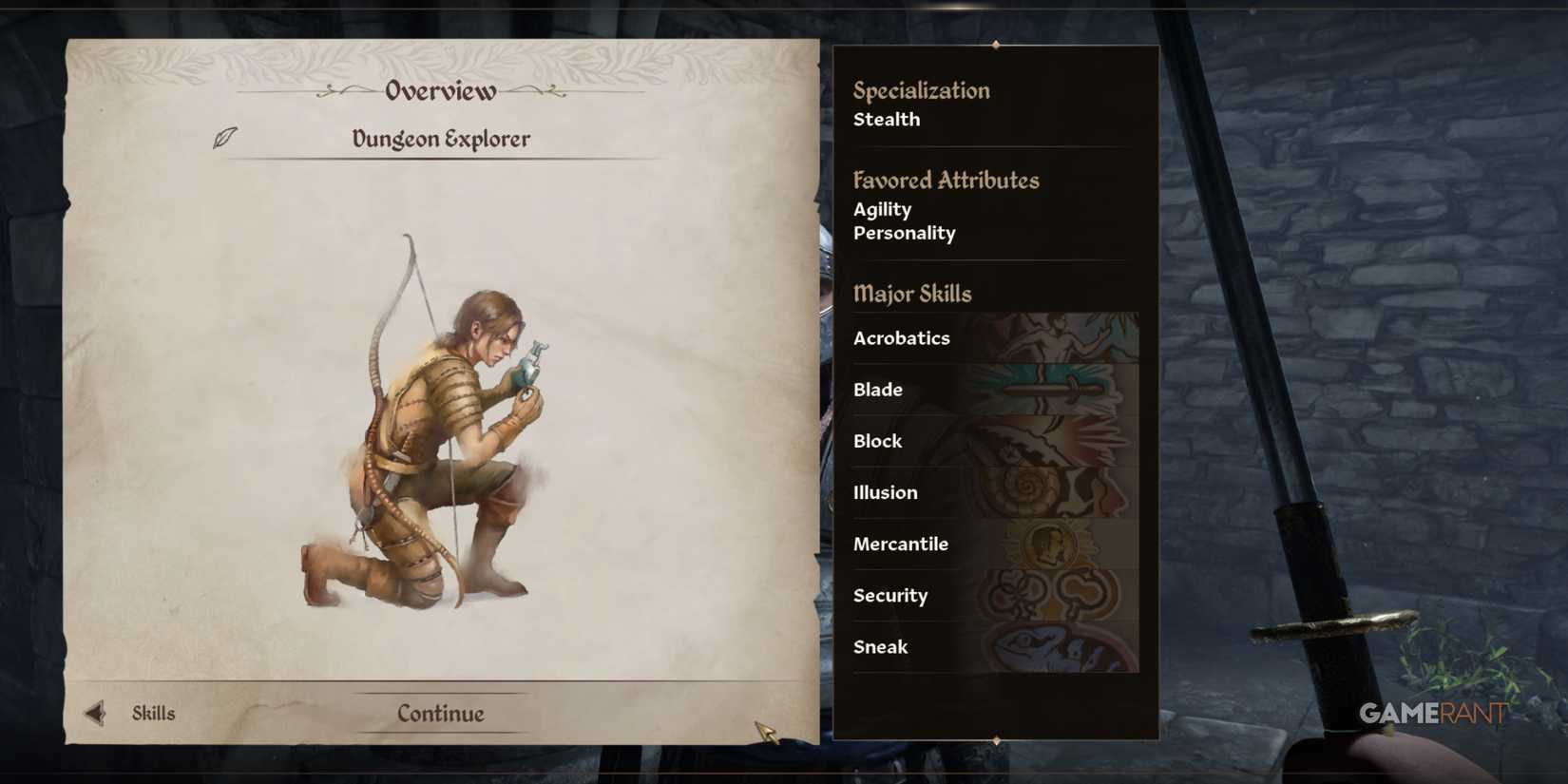Expand the diamond marker above Specialization panel
This screenshot has height=784, width=1568.
[996, 44]
